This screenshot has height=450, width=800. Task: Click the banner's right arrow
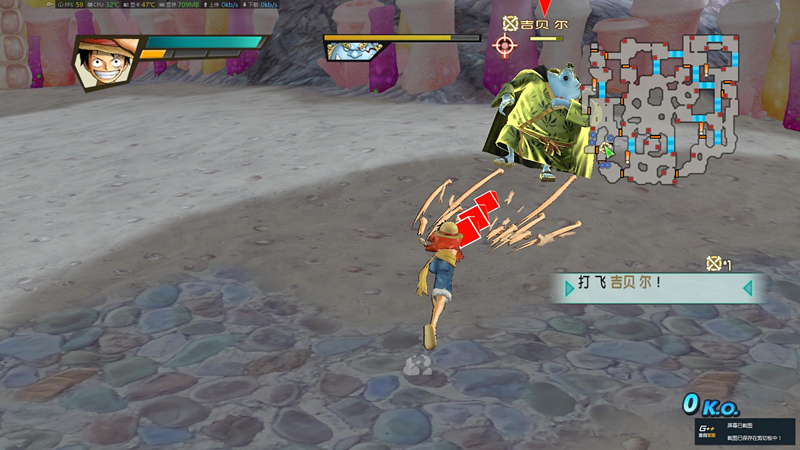coord(746,288)
